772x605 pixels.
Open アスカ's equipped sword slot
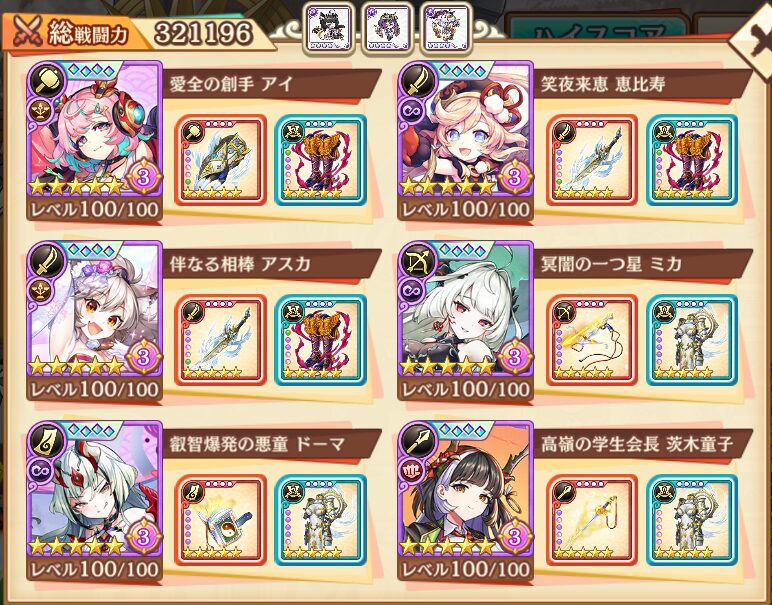(x=220, y=340)
